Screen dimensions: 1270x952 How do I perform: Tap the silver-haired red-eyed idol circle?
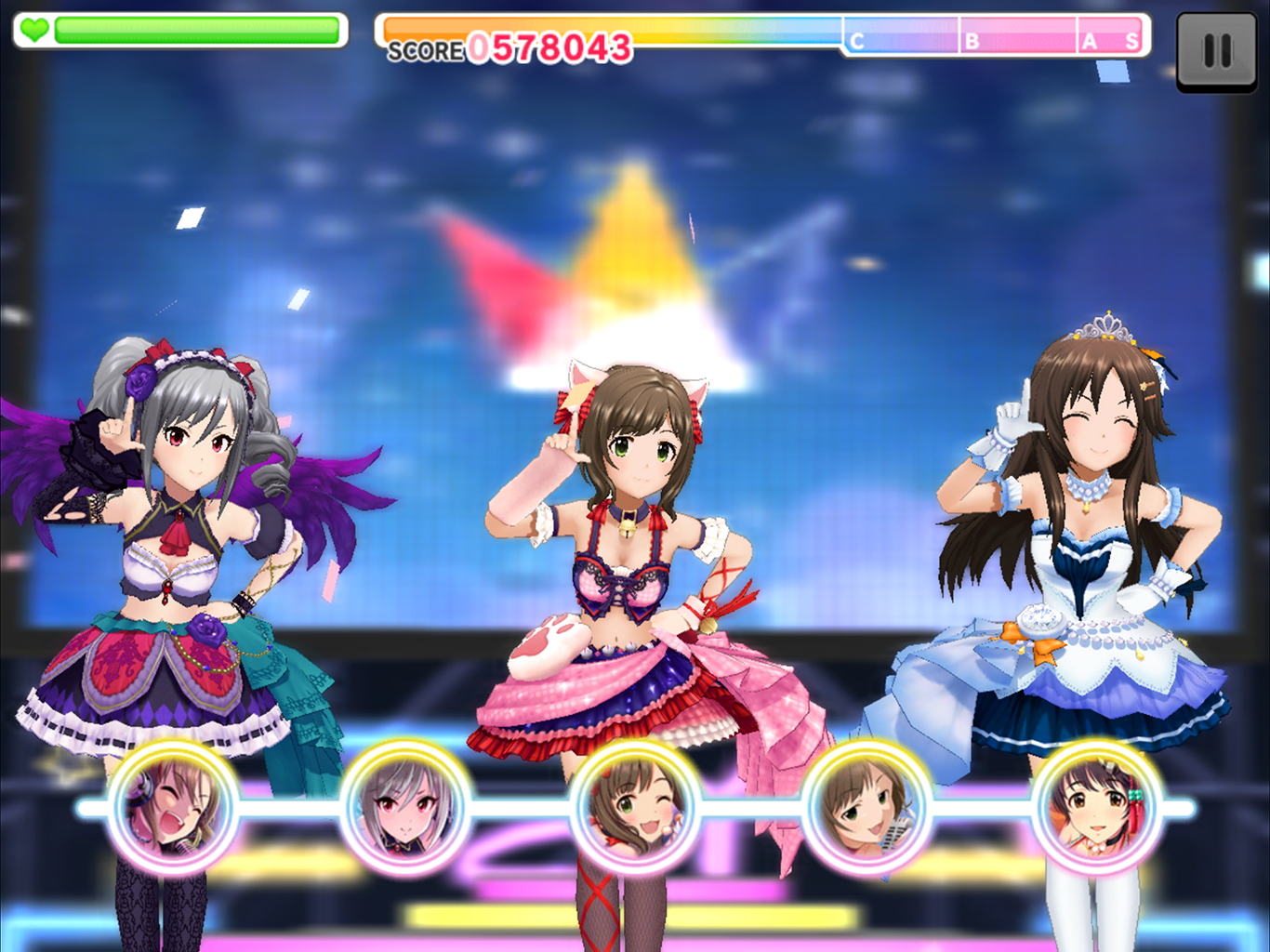point(404,808)
